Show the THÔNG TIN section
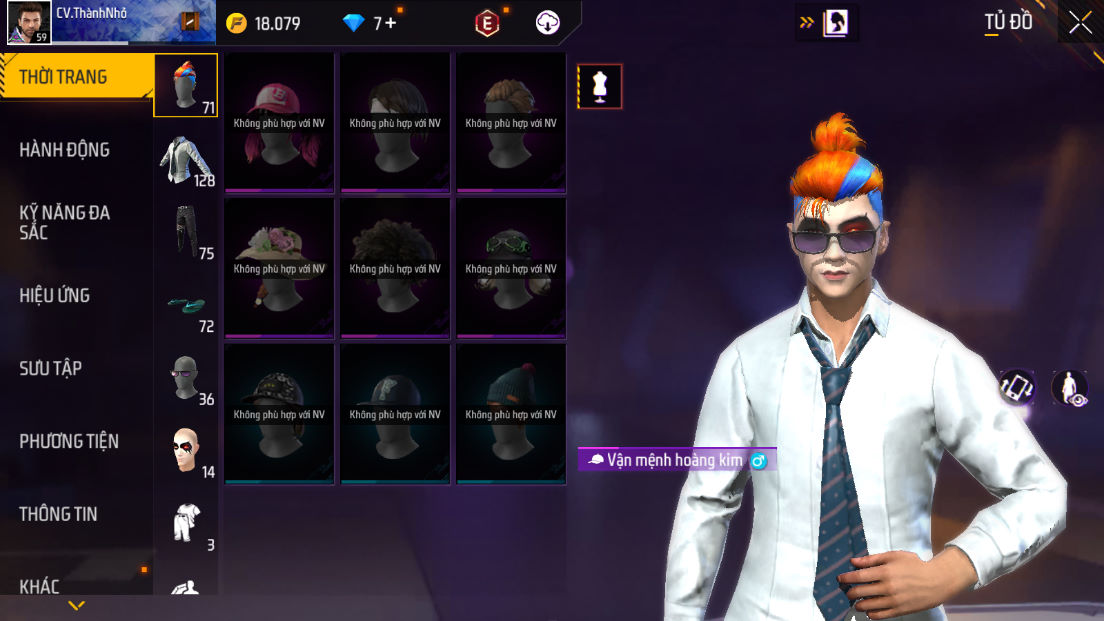1104x621 pixels. pyautogui.click(x=58, y=514)
